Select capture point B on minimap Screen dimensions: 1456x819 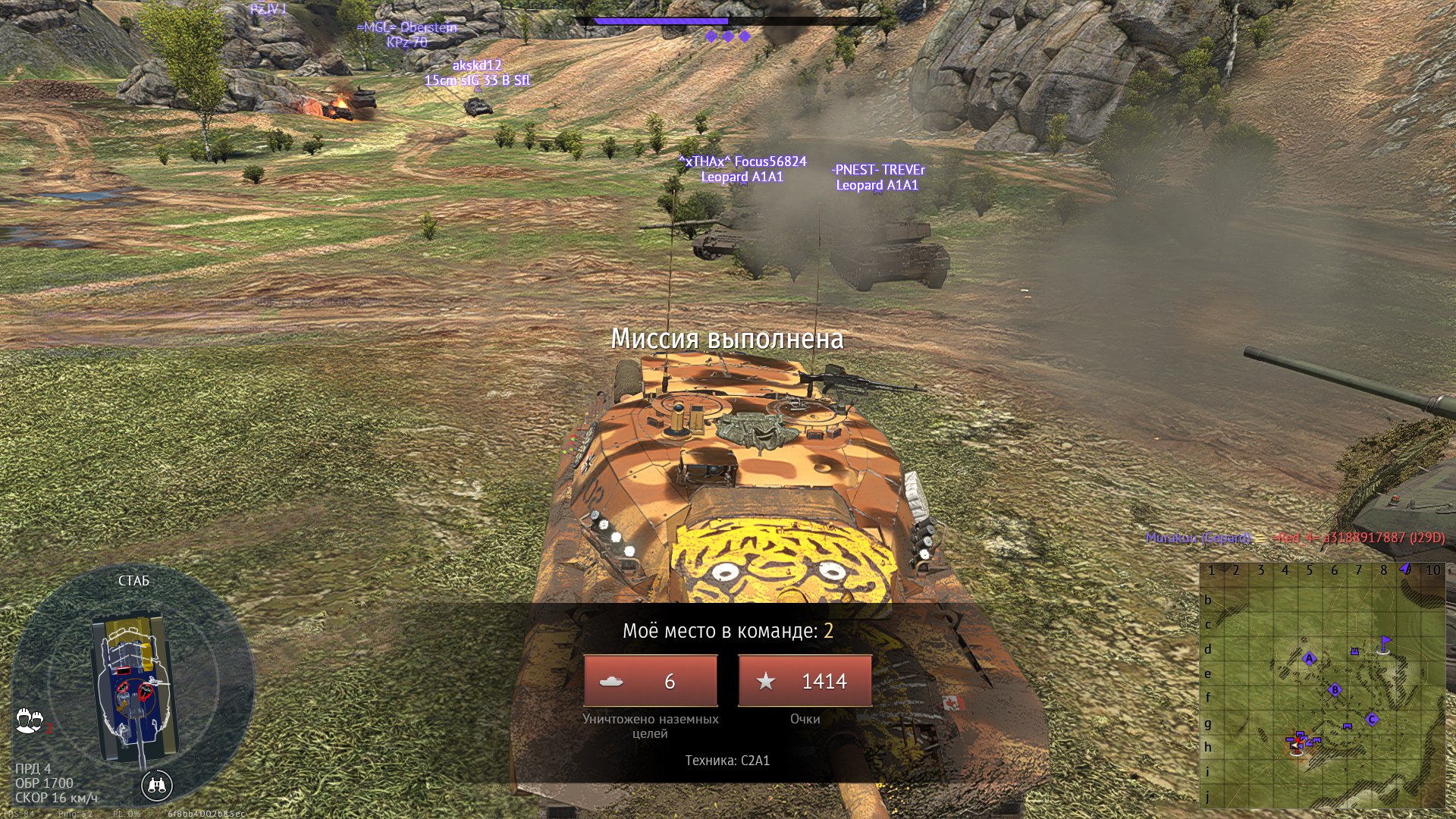[x=1335, y=689]
